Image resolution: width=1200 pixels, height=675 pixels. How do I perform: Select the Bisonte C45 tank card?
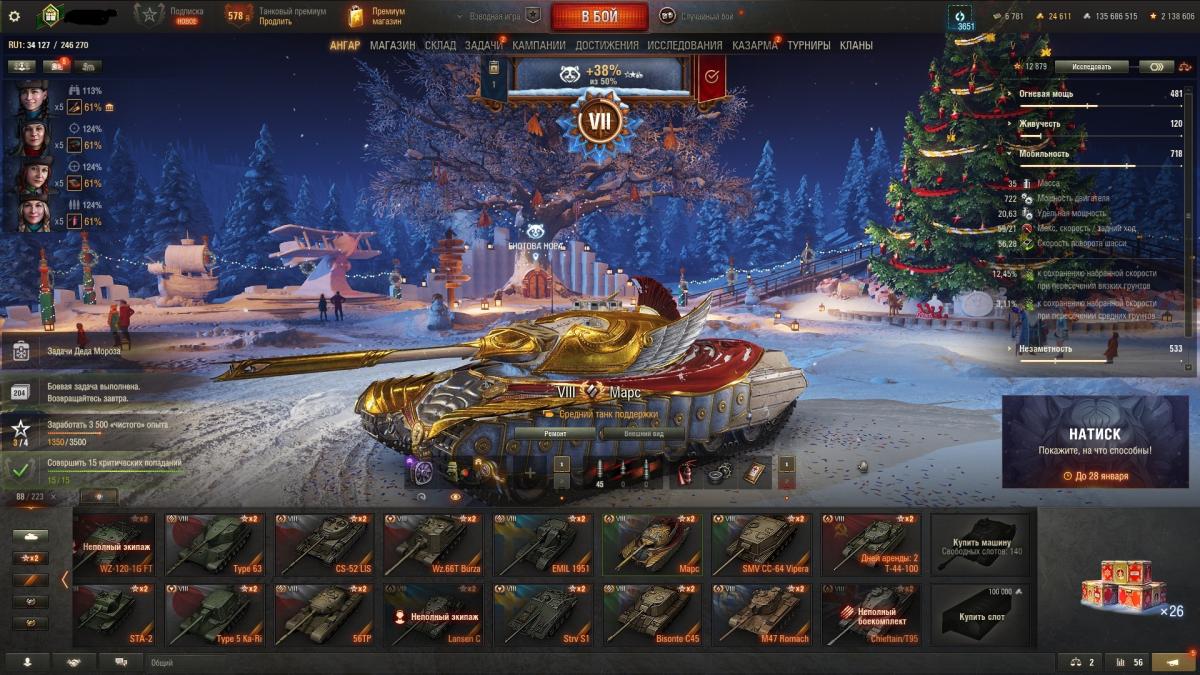[x=652, y=613]
